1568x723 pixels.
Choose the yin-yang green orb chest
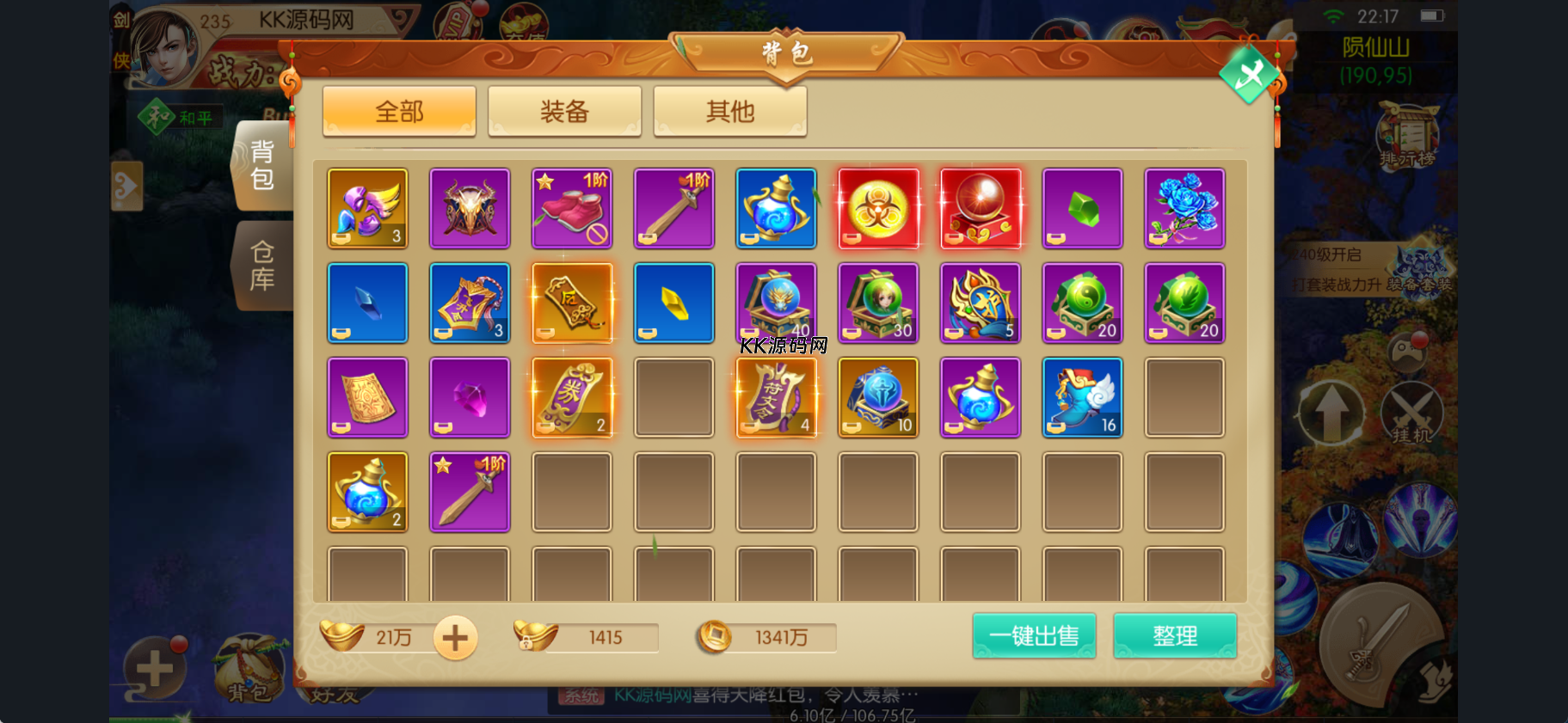click(1082, 303)
